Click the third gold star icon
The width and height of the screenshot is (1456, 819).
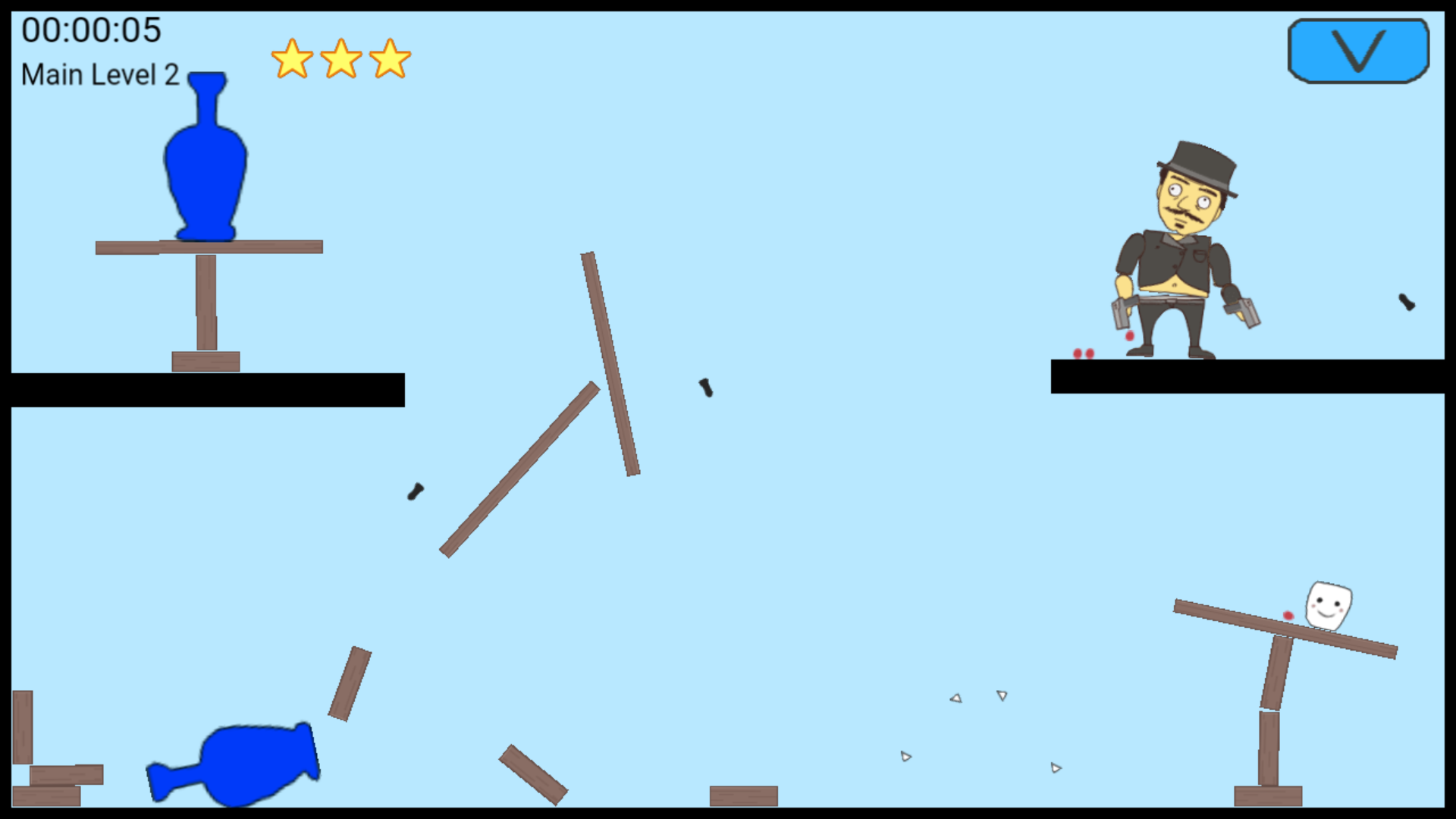(389, 60)
